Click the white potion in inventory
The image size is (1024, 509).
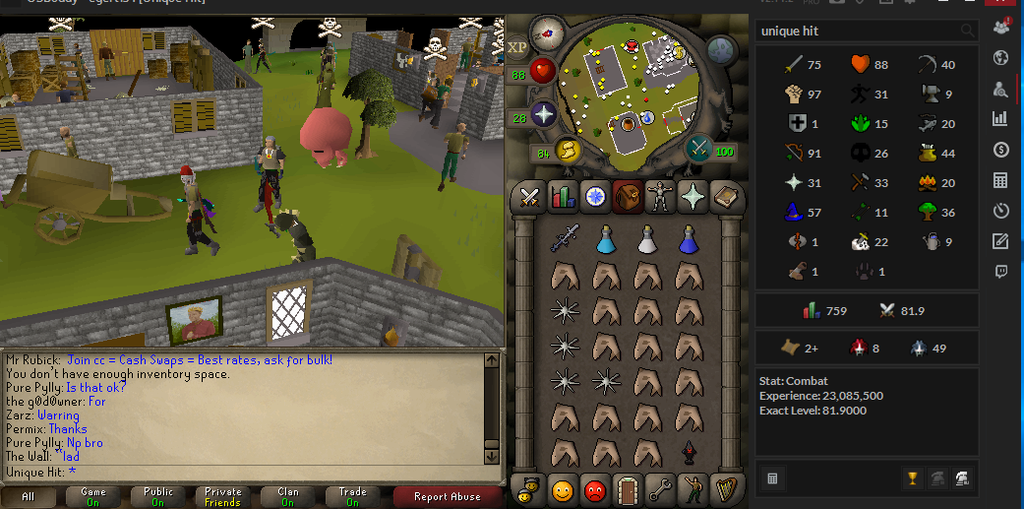tap(647, 239)
